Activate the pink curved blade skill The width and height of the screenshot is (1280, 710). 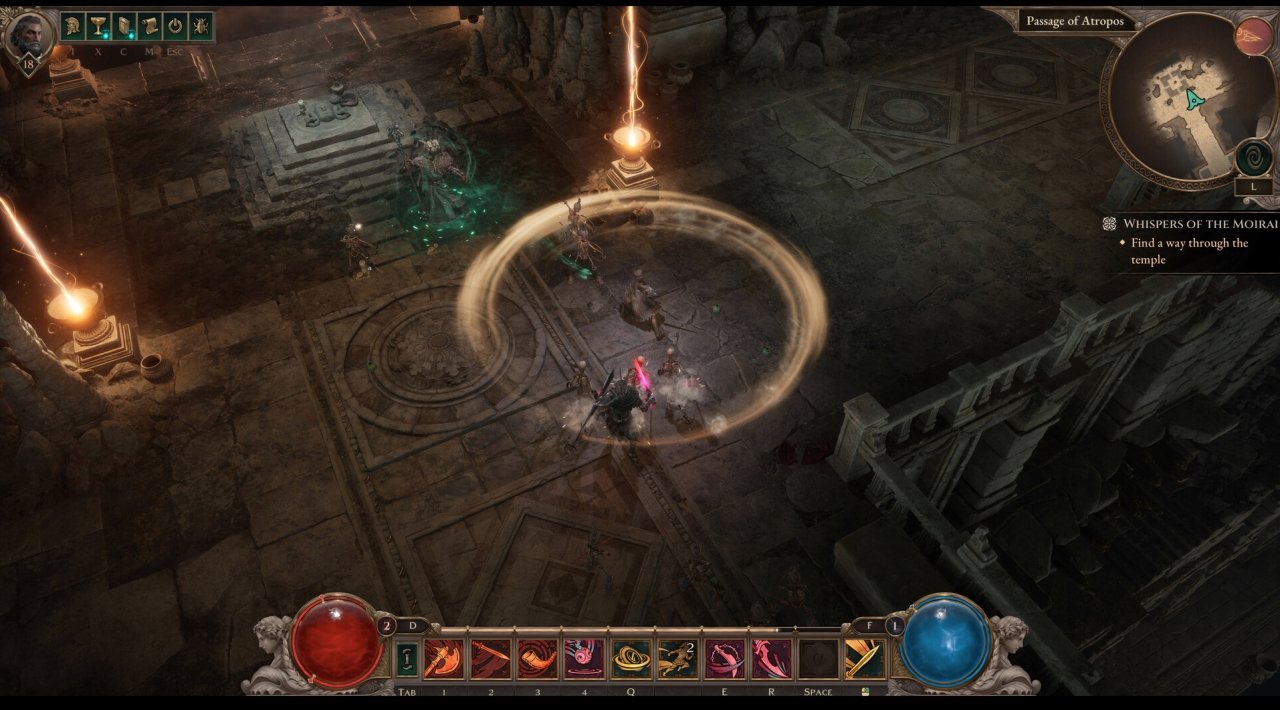(x=771, y=659)
